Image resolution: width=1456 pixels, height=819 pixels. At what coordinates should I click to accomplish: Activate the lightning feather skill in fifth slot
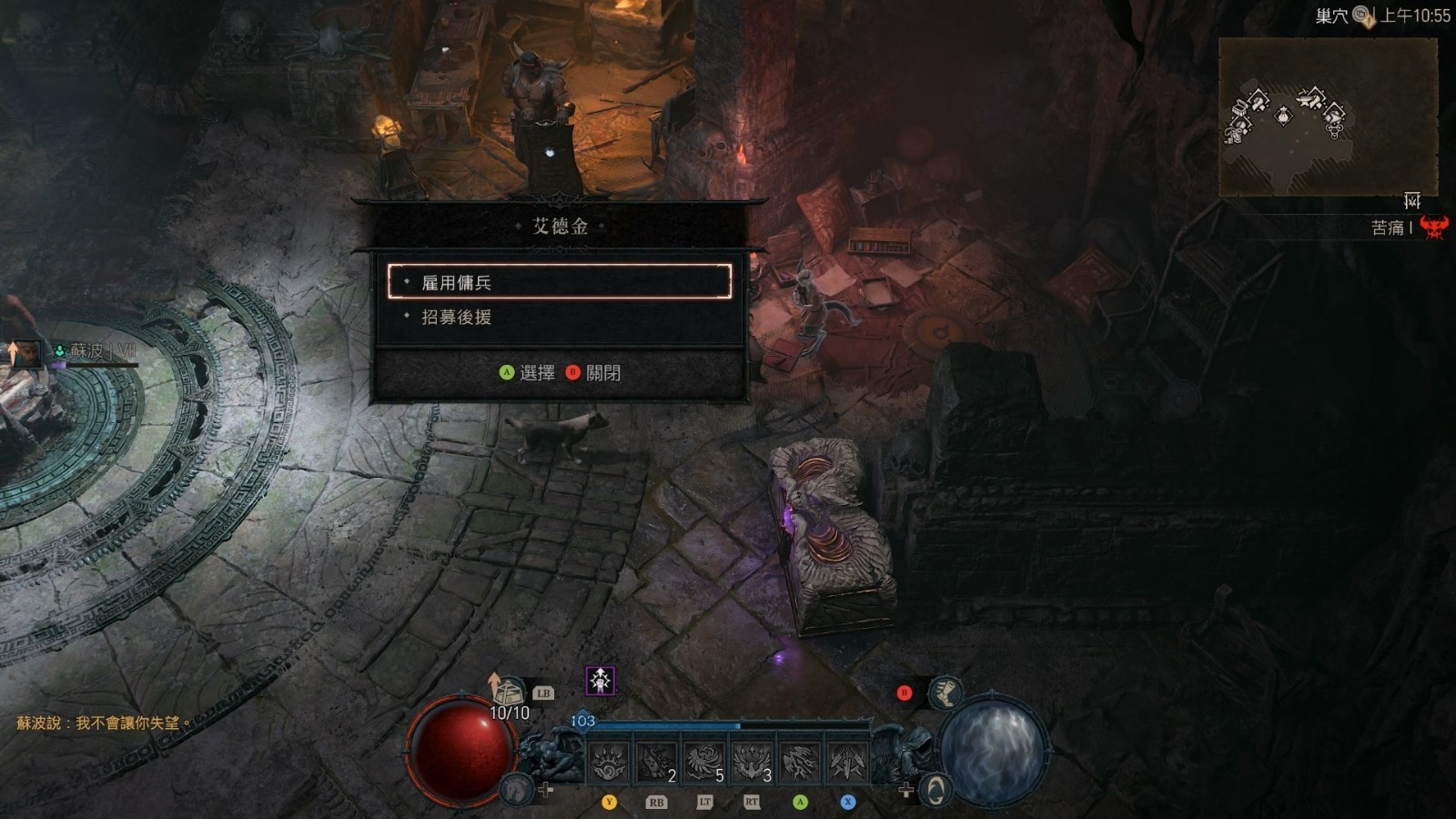[x=800, y=763]
